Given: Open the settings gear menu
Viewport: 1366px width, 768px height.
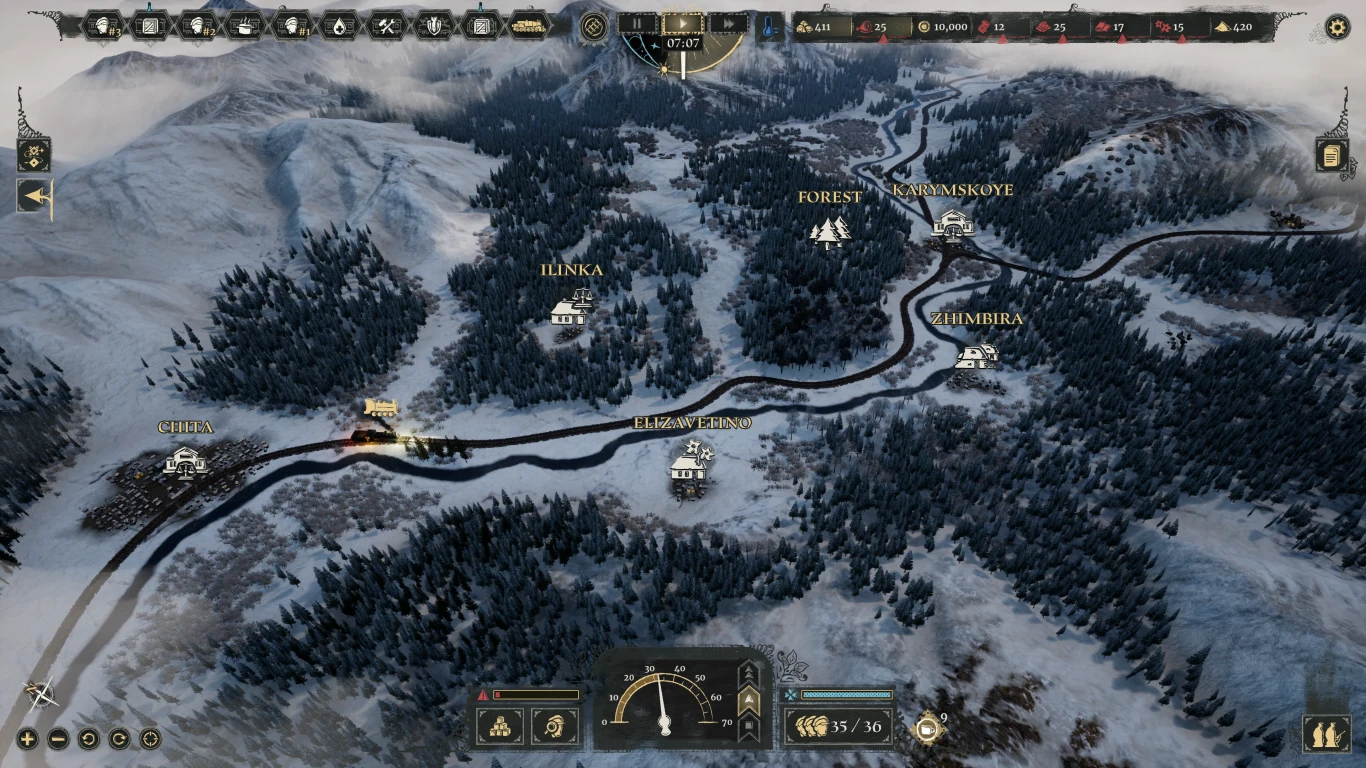Looking at the screenshot, I should pos(1337,27).
